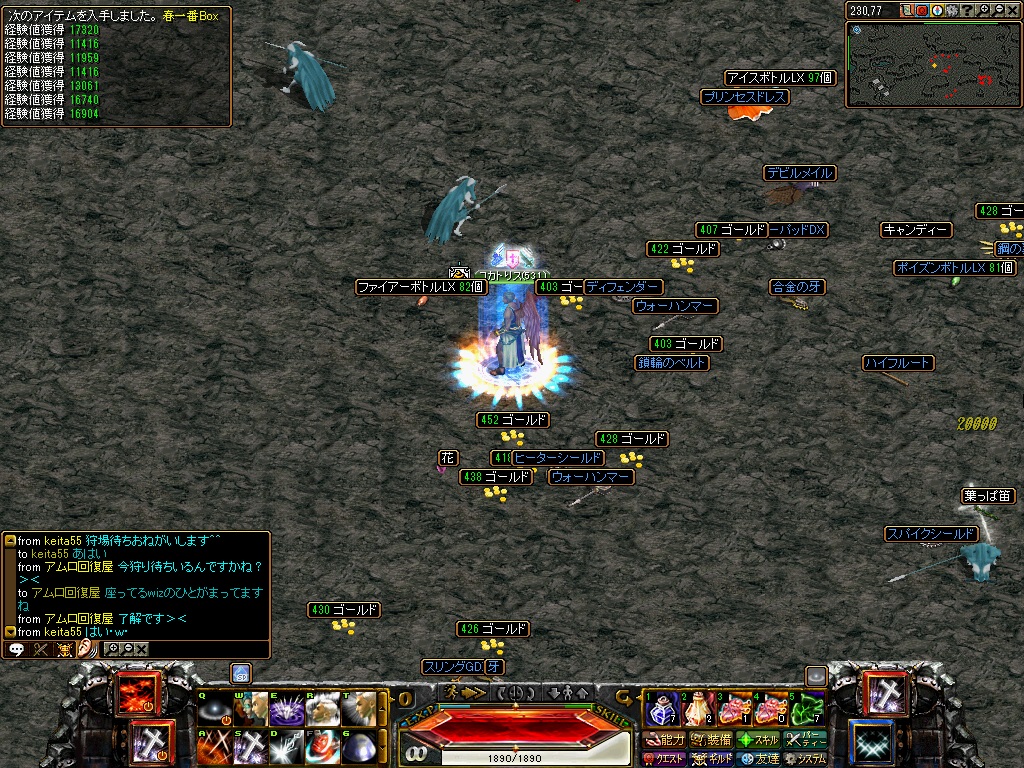The image size is (1024, 768).
Task: Click the minimap display
Action: click(x=934, y=64)
